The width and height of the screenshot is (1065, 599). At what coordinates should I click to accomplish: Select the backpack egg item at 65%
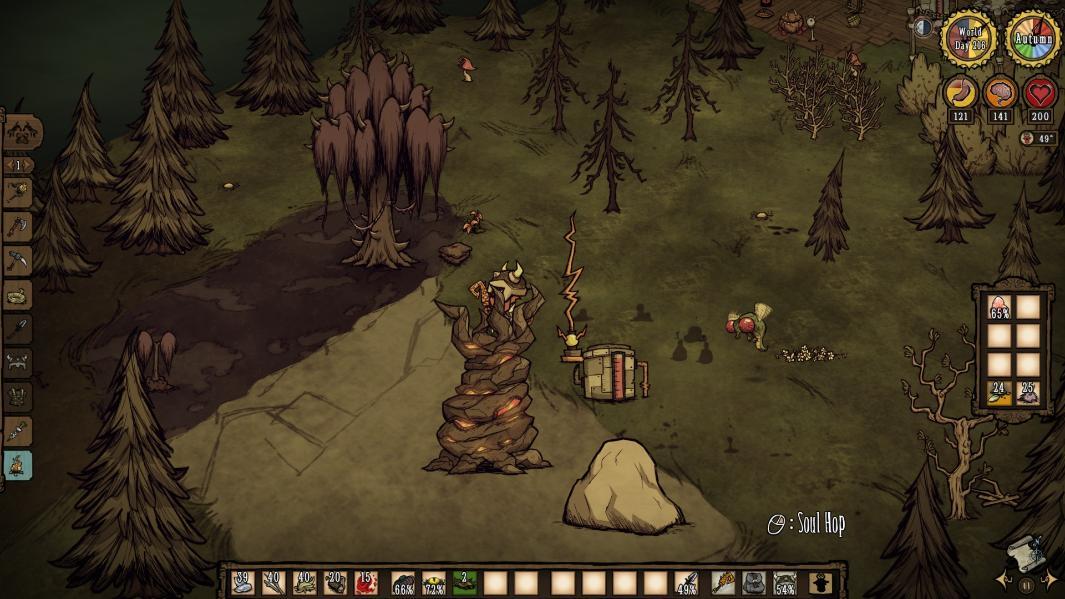[999, 307]
